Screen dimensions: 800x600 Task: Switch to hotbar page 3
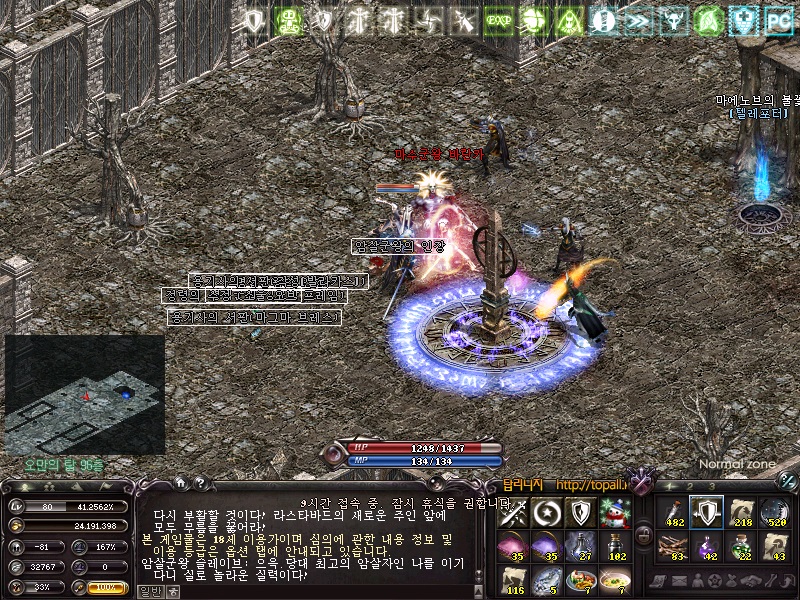coord(712,486)
